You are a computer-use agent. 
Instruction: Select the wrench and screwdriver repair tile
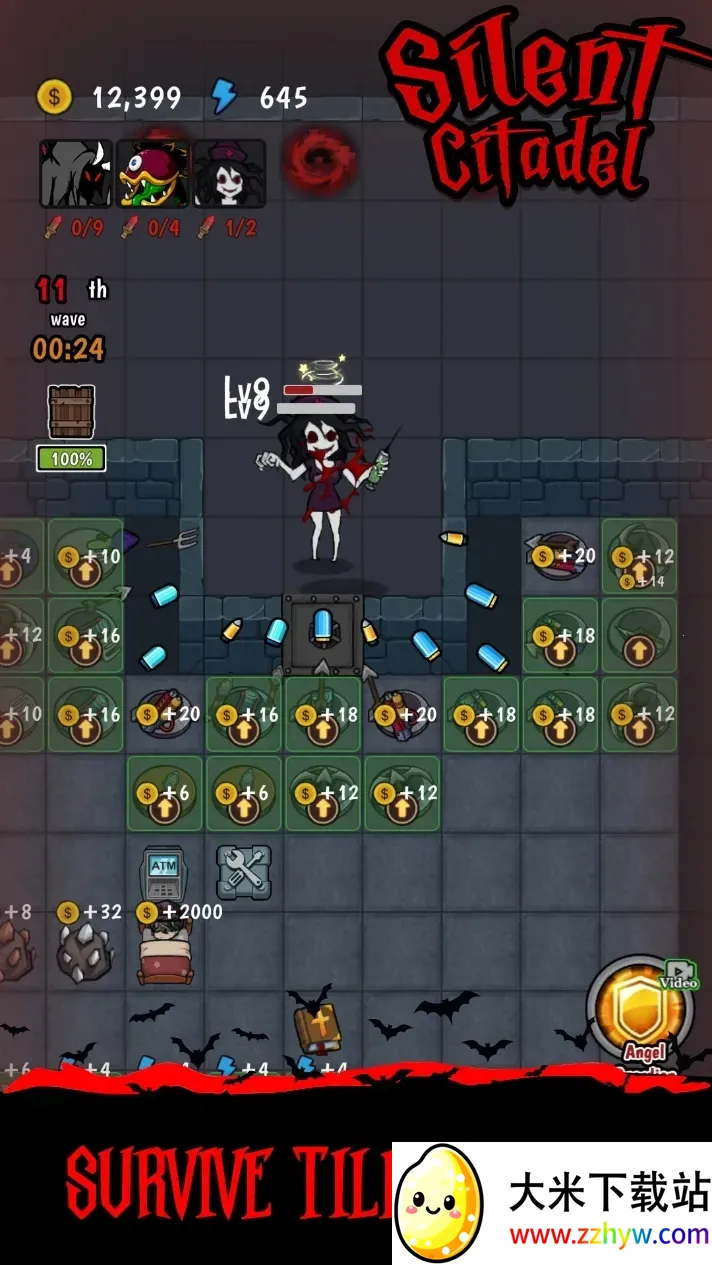(244, 870)
